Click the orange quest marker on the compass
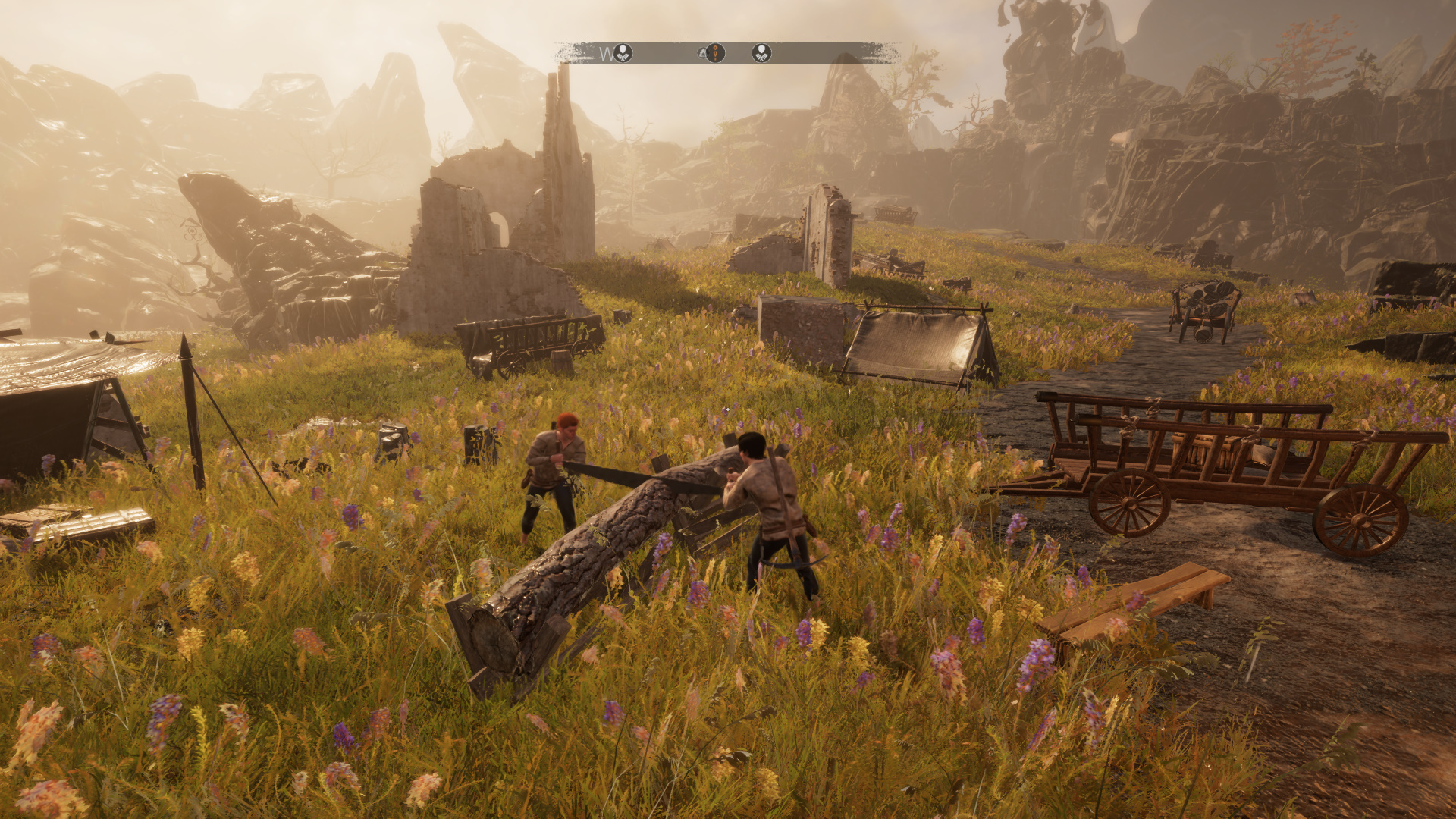The height and width of the screenshot is (819, 1456). [x=715, y=53]
